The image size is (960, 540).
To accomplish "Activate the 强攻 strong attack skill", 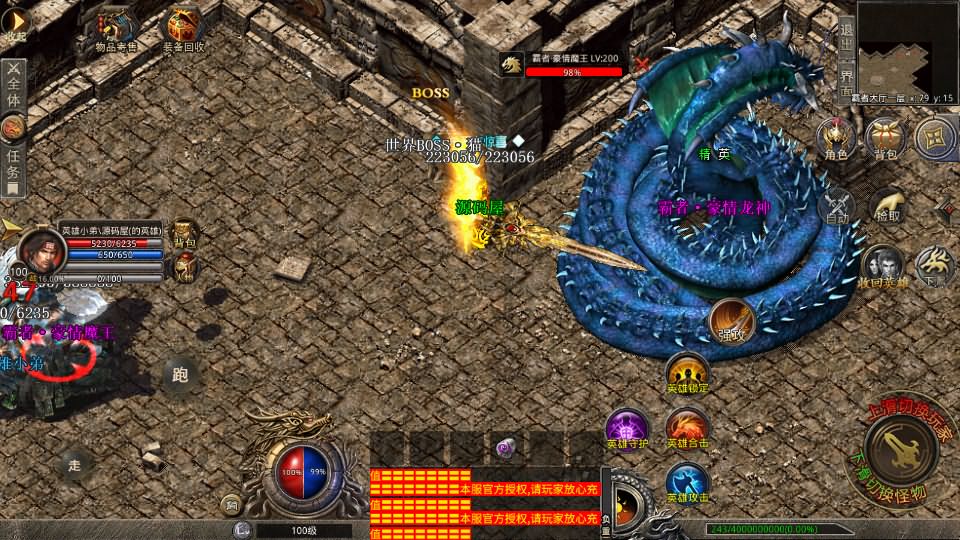I will pos(731,320).
